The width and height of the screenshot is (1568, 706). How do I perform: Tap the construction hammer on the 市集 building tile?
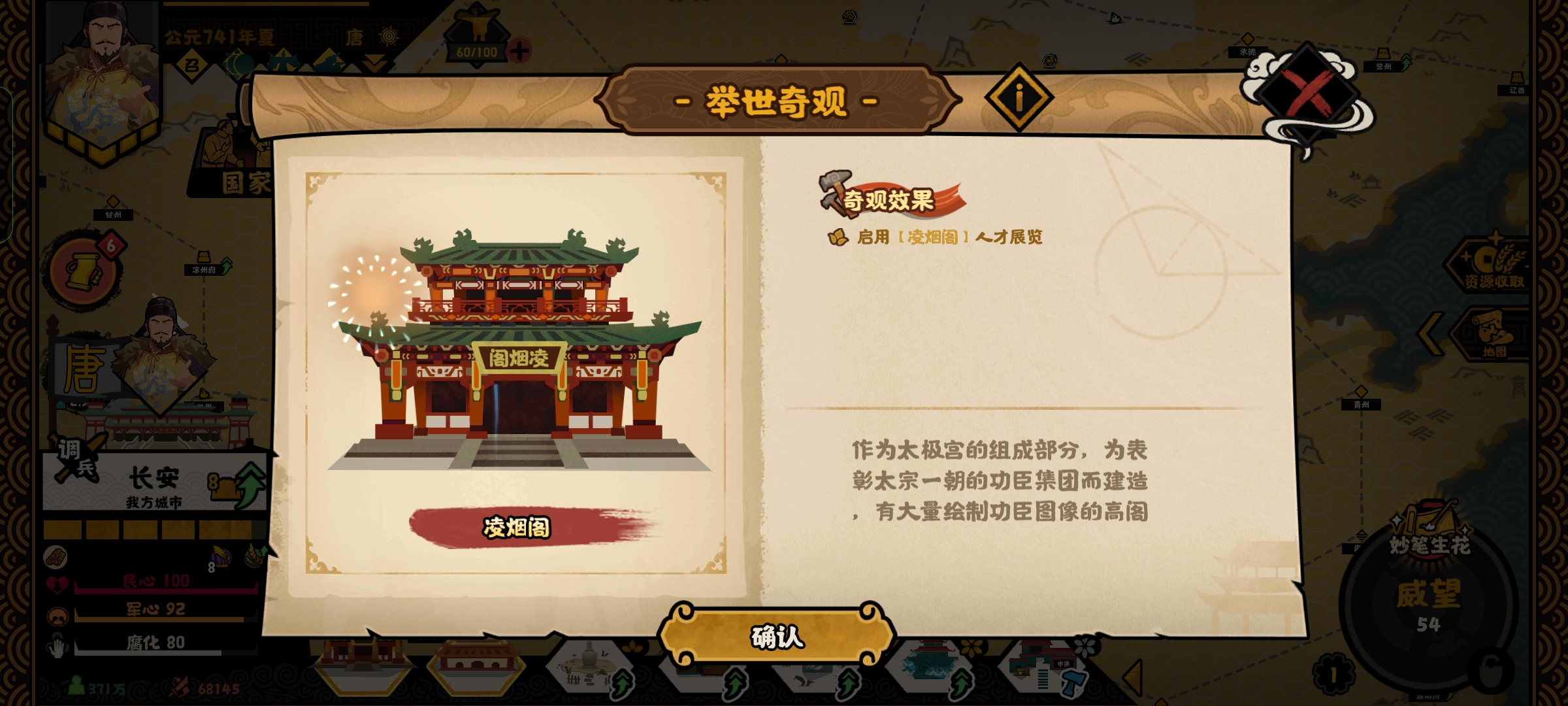pos(1073,684)
